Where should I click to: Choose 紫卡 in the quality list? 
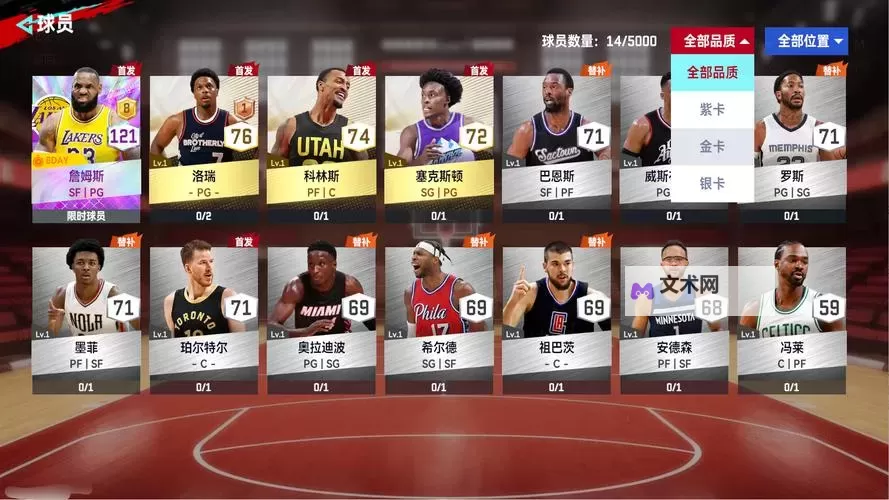coord(712,109)
